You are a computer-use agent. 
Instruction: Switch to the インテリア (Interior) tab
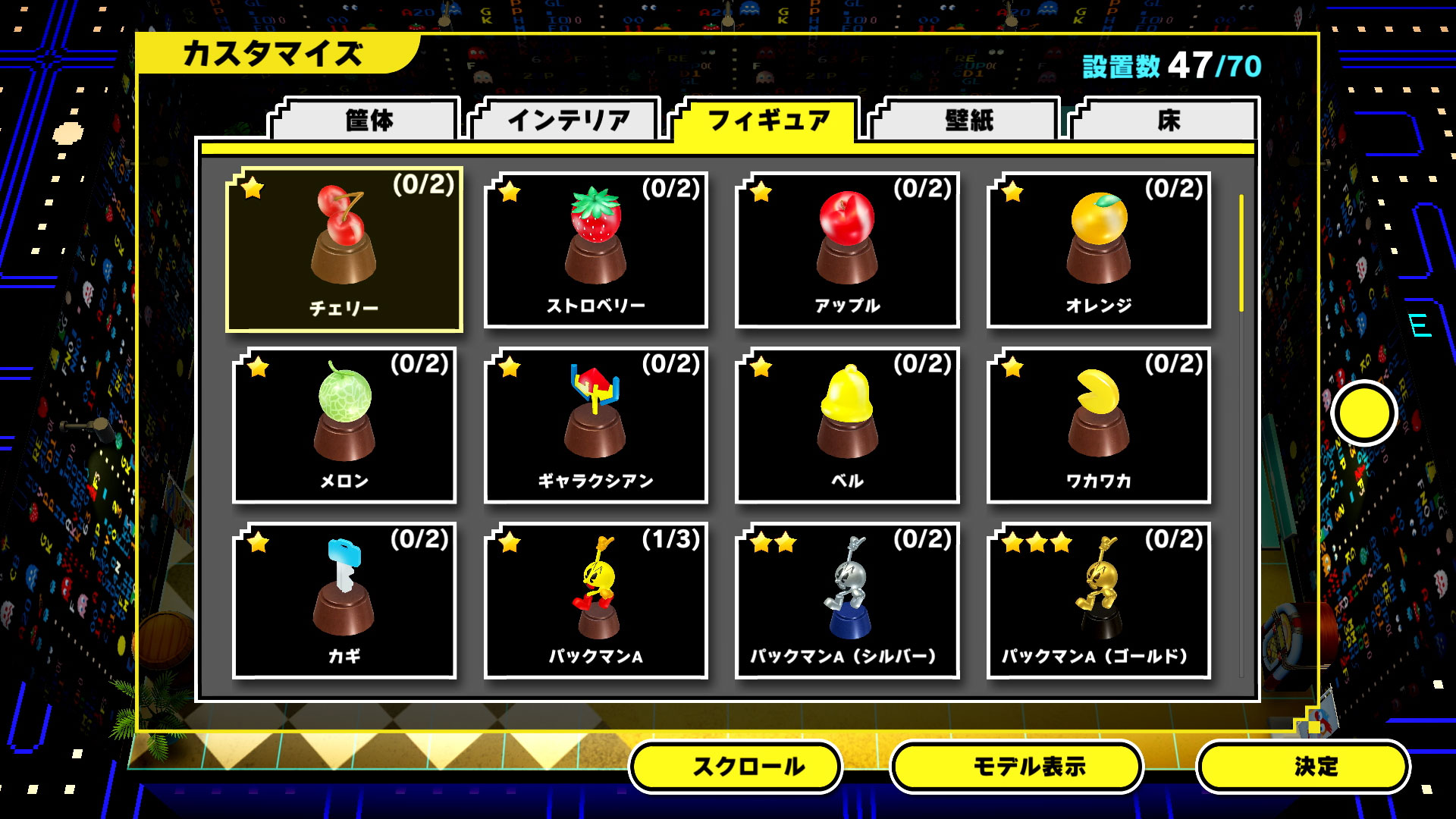pos(570,120)
